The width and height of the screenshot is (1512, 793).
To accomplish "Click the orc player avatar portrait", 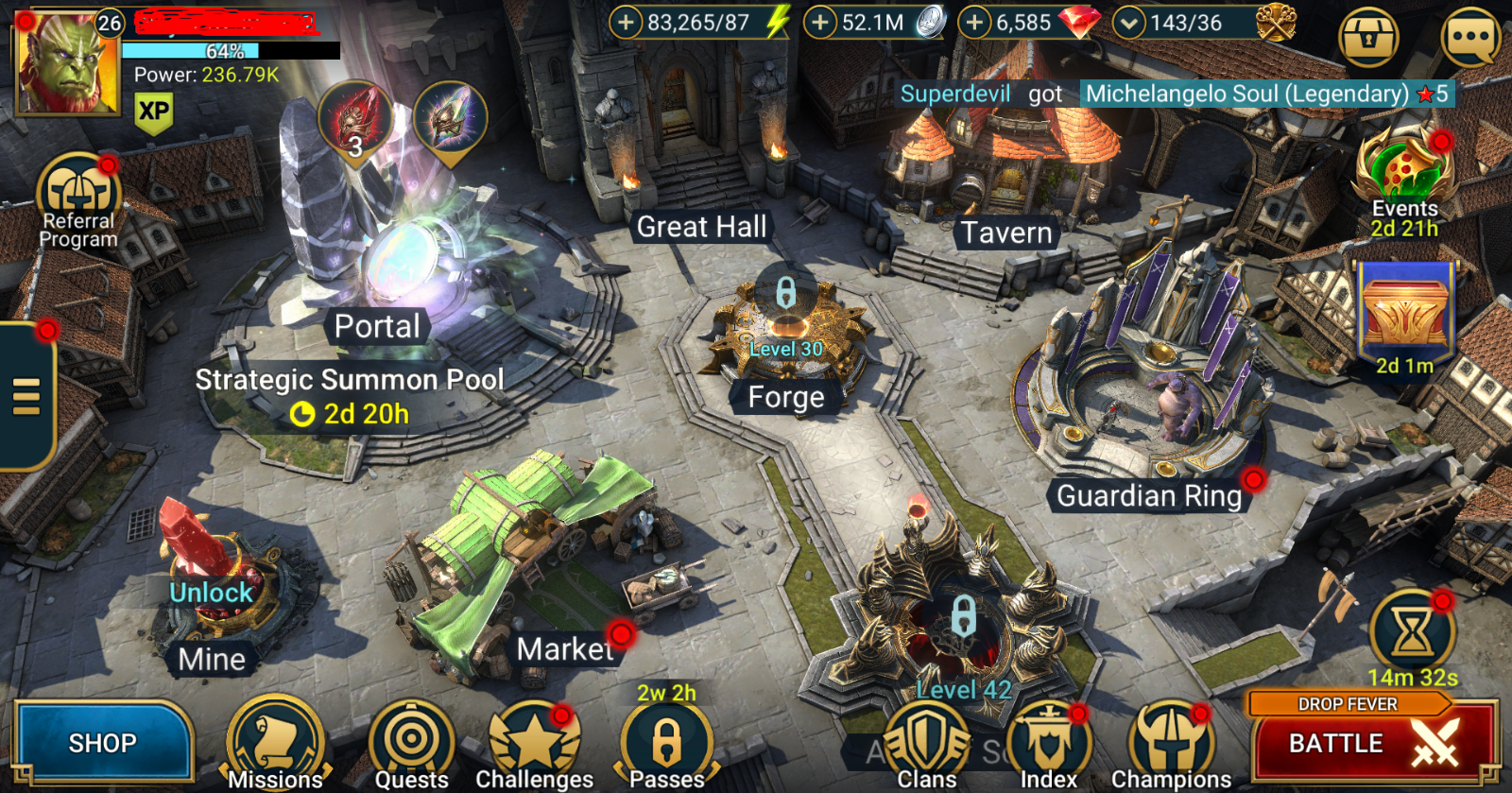I will pyautogui.click(x=66, y=64).
